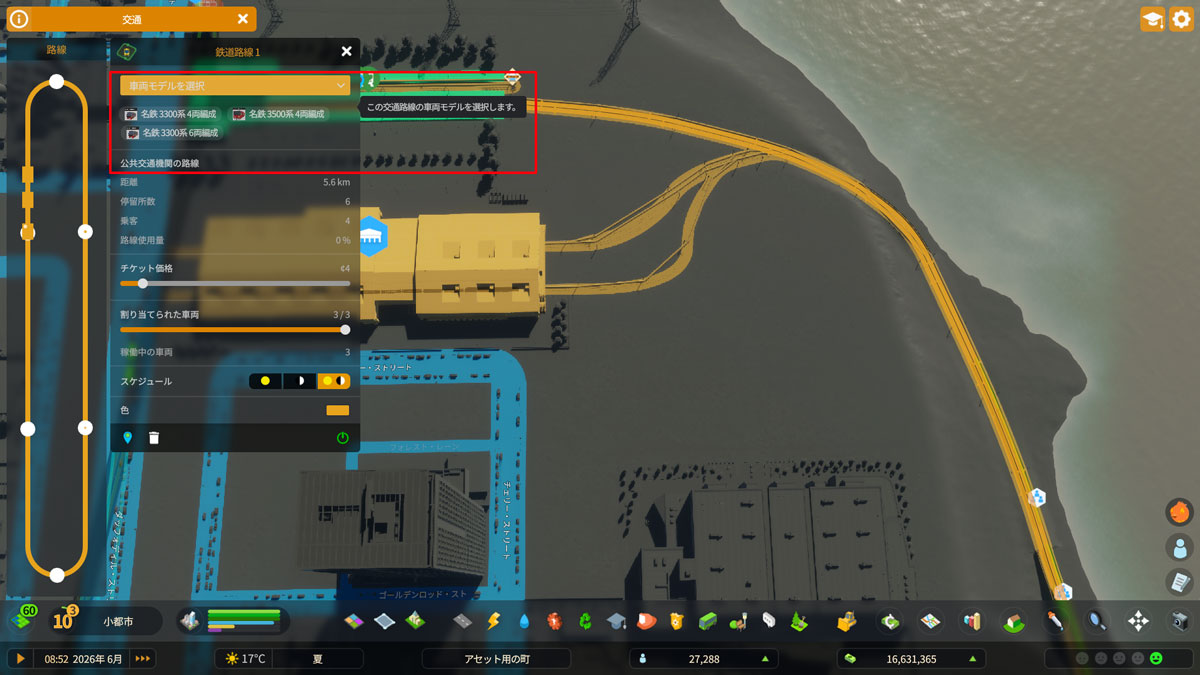Open the graduation cap tutorials button
Image resolution: width=1200 pixels, height=675 pixels.
(x=1152, y=19)
